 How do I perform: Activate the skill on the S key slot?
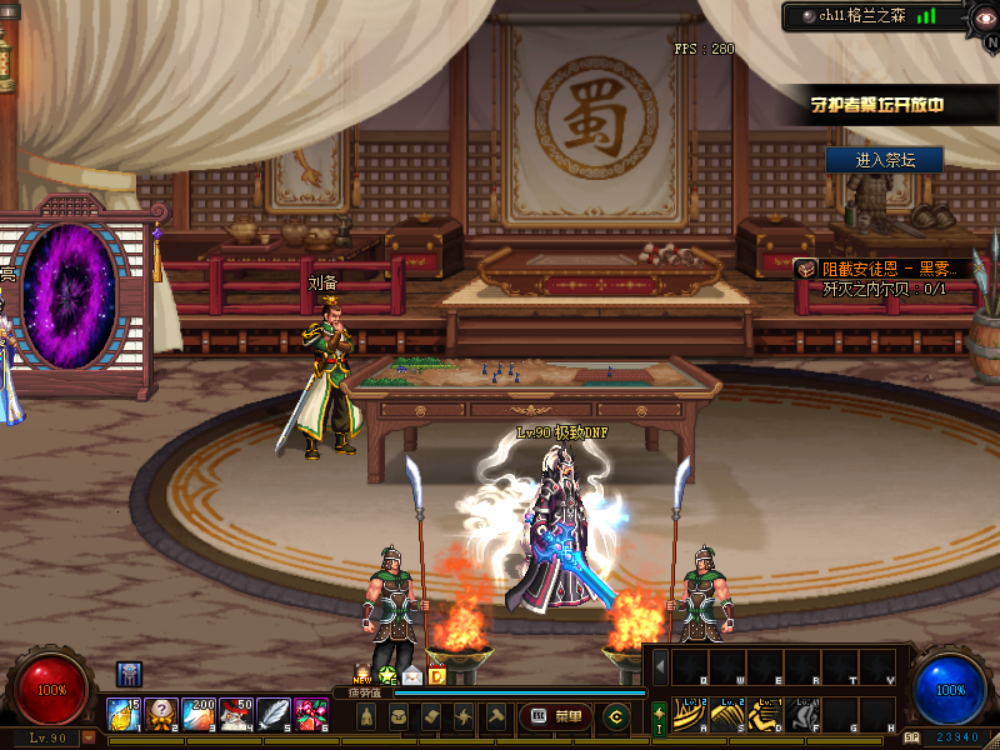tap(727, 714)
